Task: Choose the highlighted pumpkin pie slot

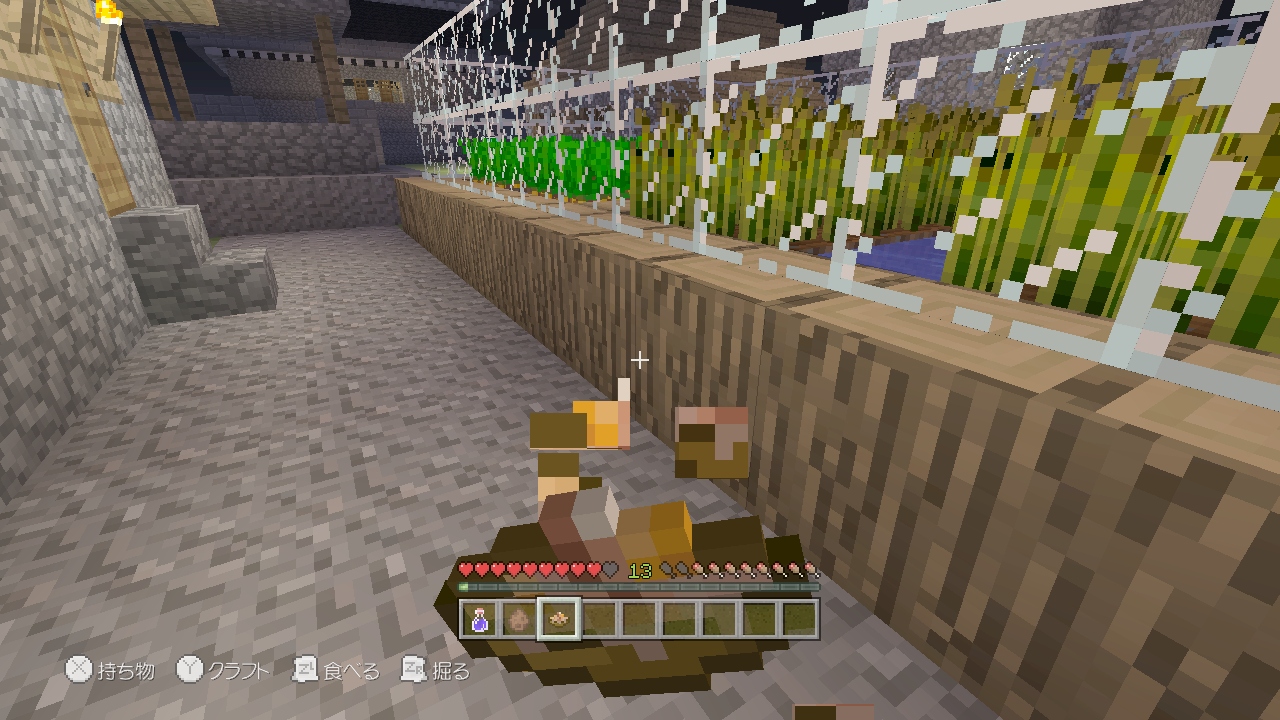Action: (558, 620)
